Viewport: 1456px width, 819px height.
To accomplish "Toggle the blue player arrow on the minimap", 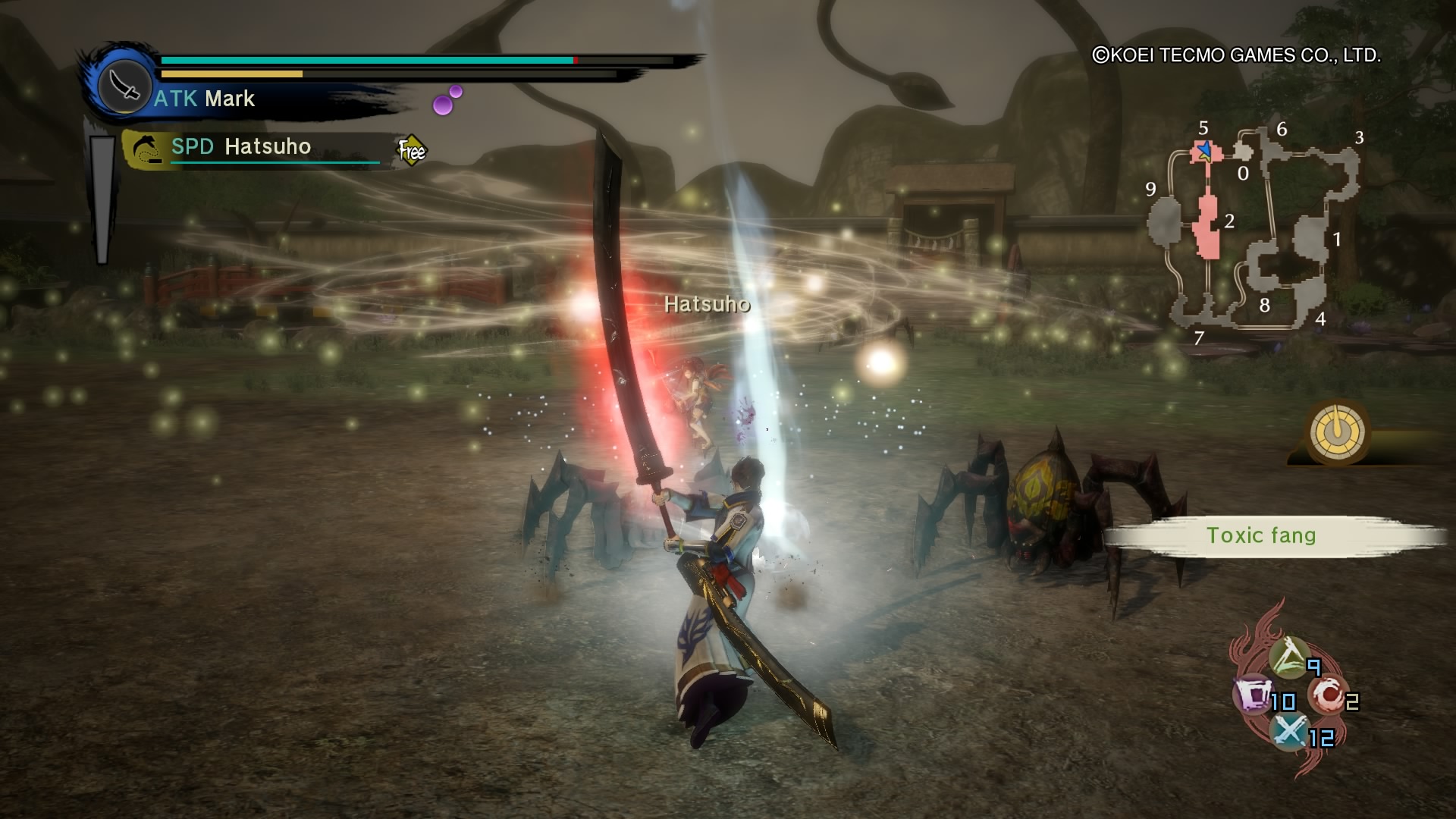I will (x=1206, y=148).
